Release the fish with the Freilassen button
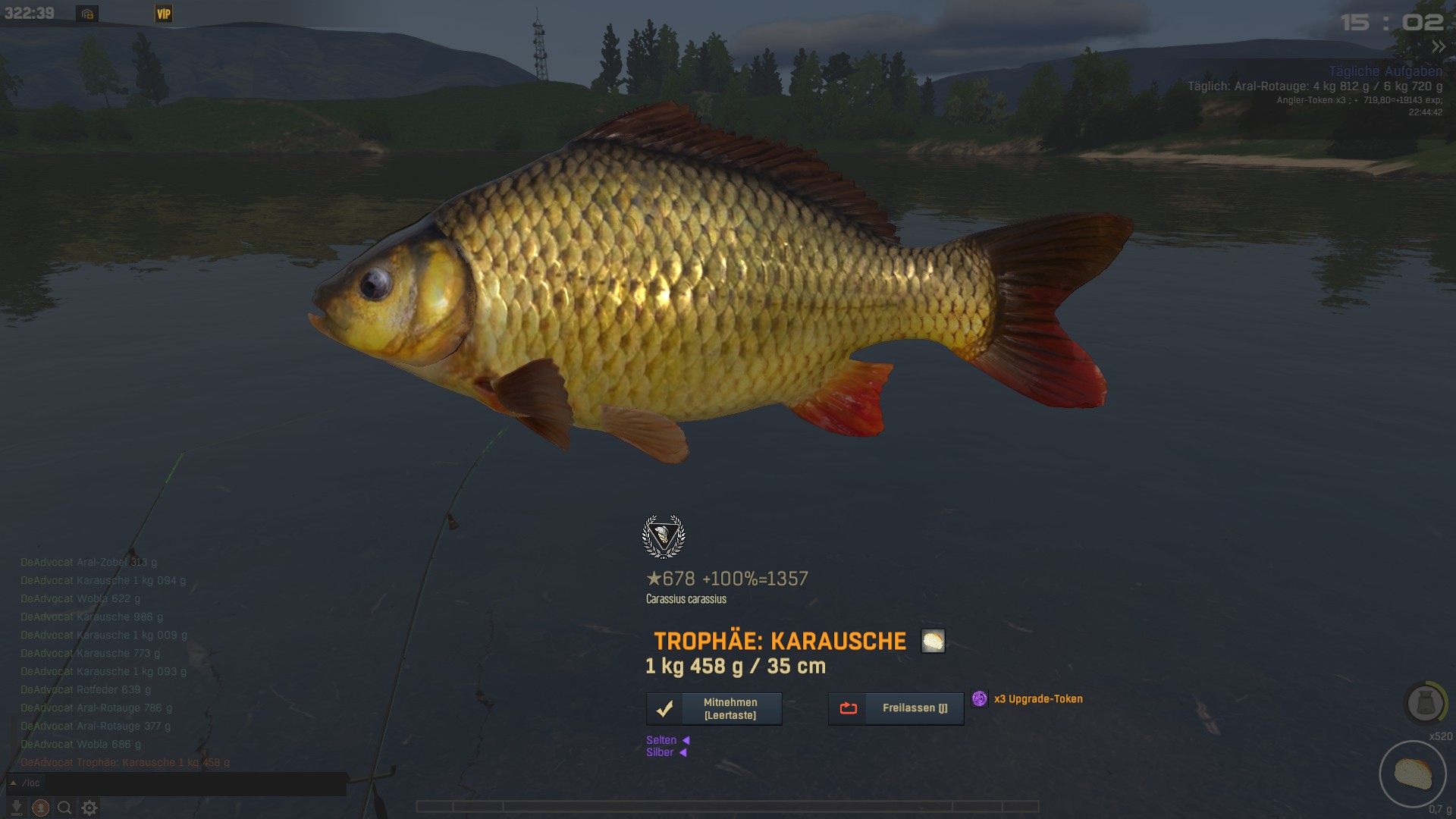The image size is (1456, 819). [x=896, y=708]
